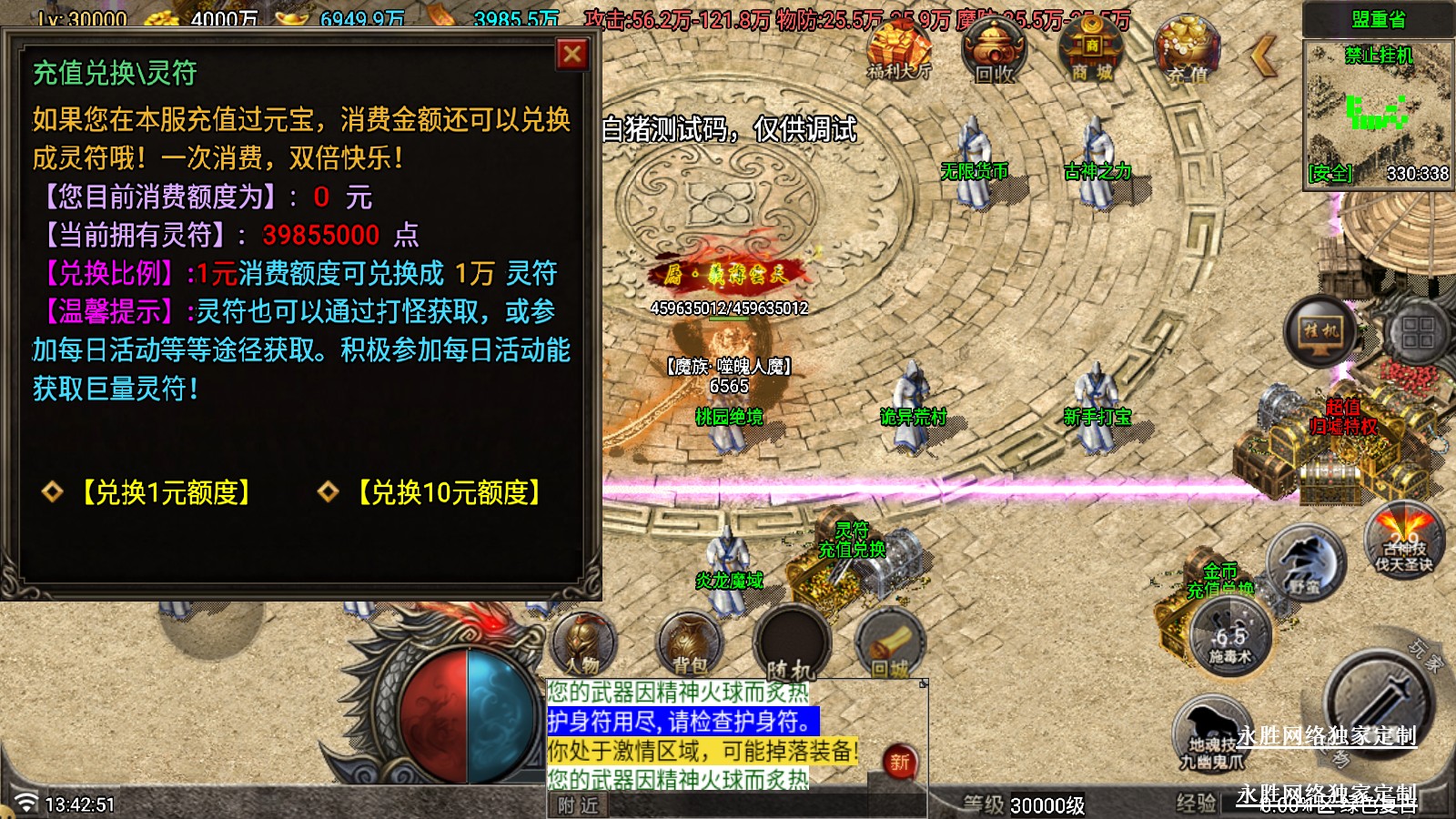Choose the 兑换1元额度 option
1456x819 pixels.
pyautogui.click(x=167, y=492)
